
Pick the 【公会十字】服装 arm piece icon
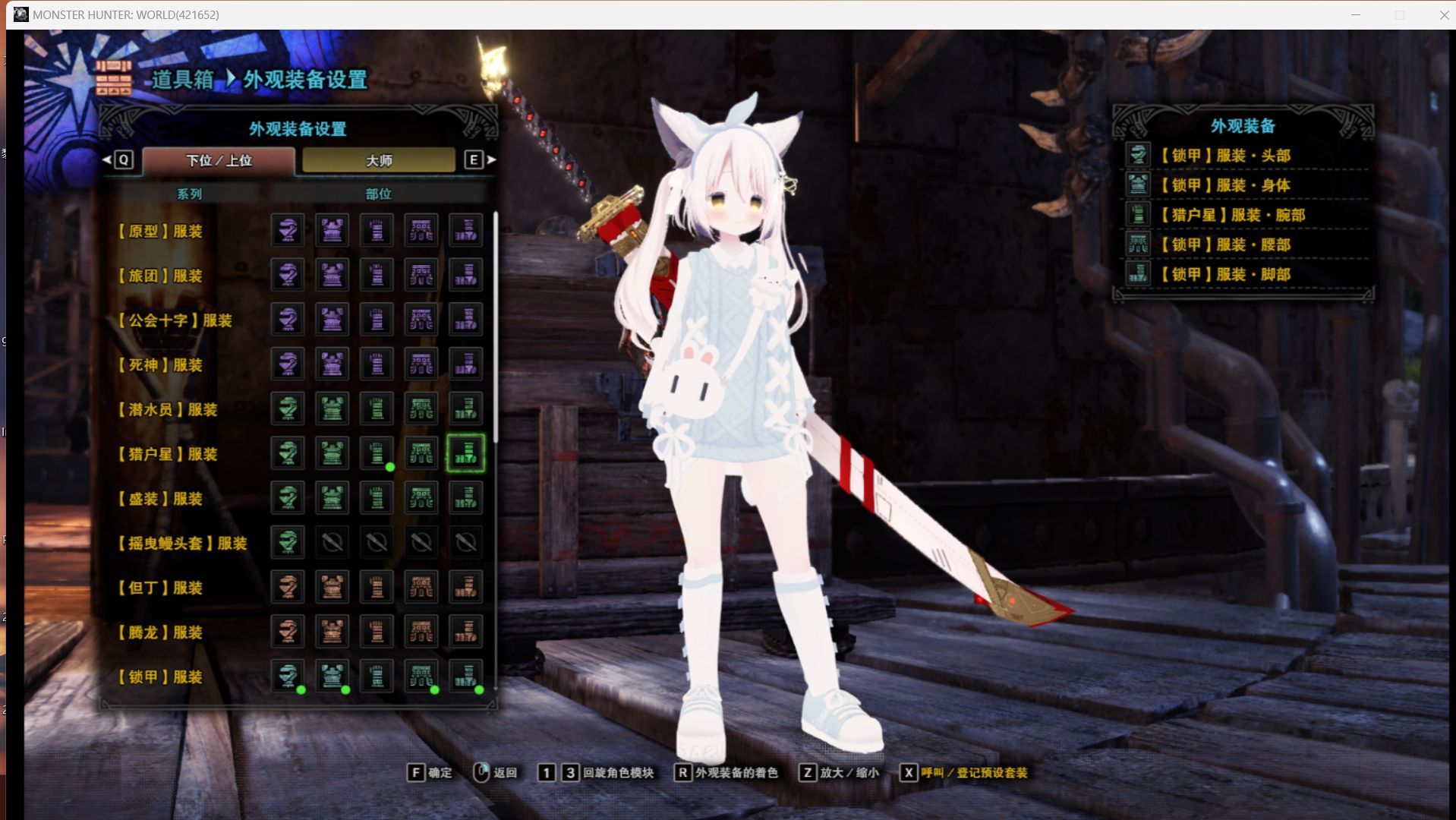(377, 320)
